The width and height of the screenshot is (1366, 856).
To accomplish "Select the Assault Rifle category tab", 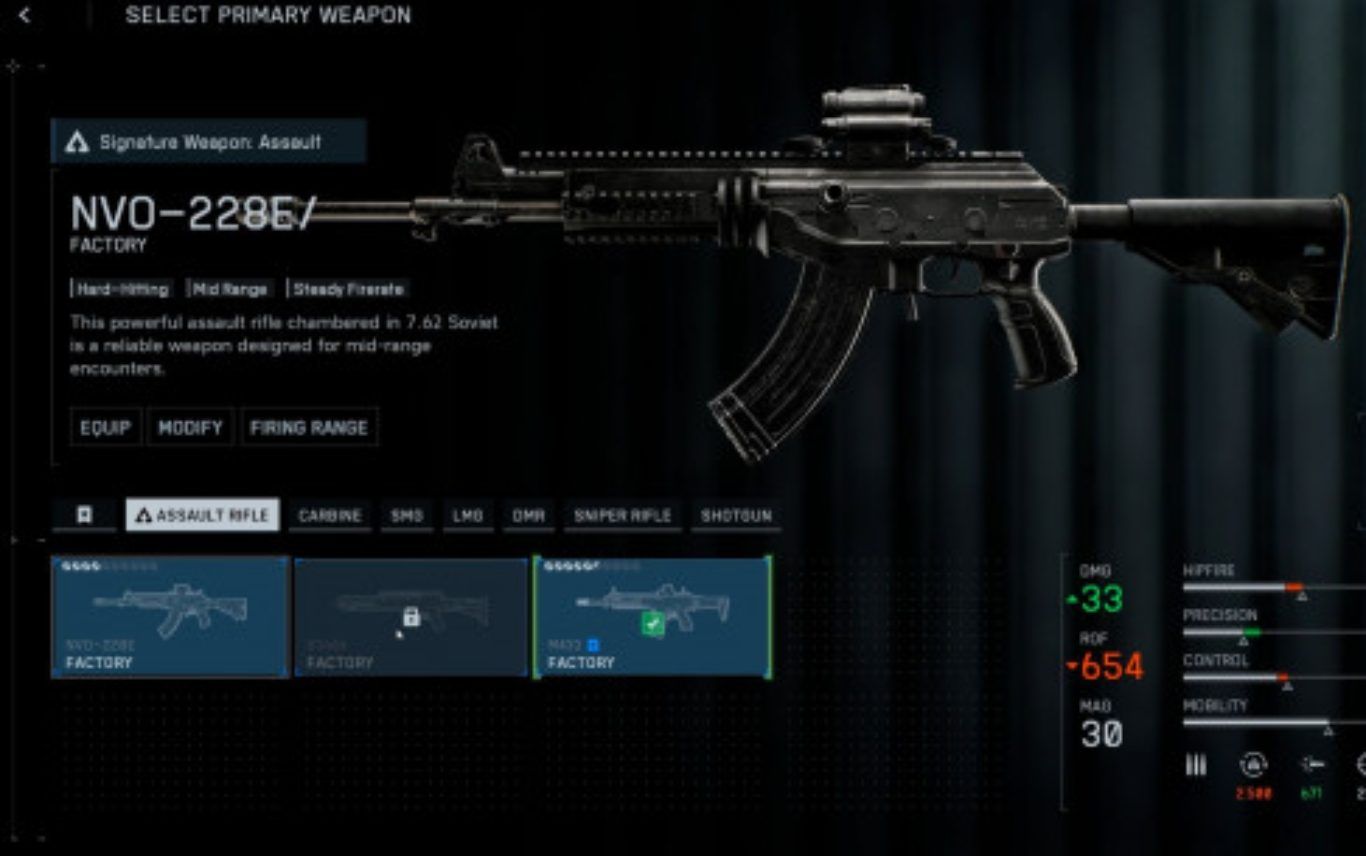I will point(202,515).
